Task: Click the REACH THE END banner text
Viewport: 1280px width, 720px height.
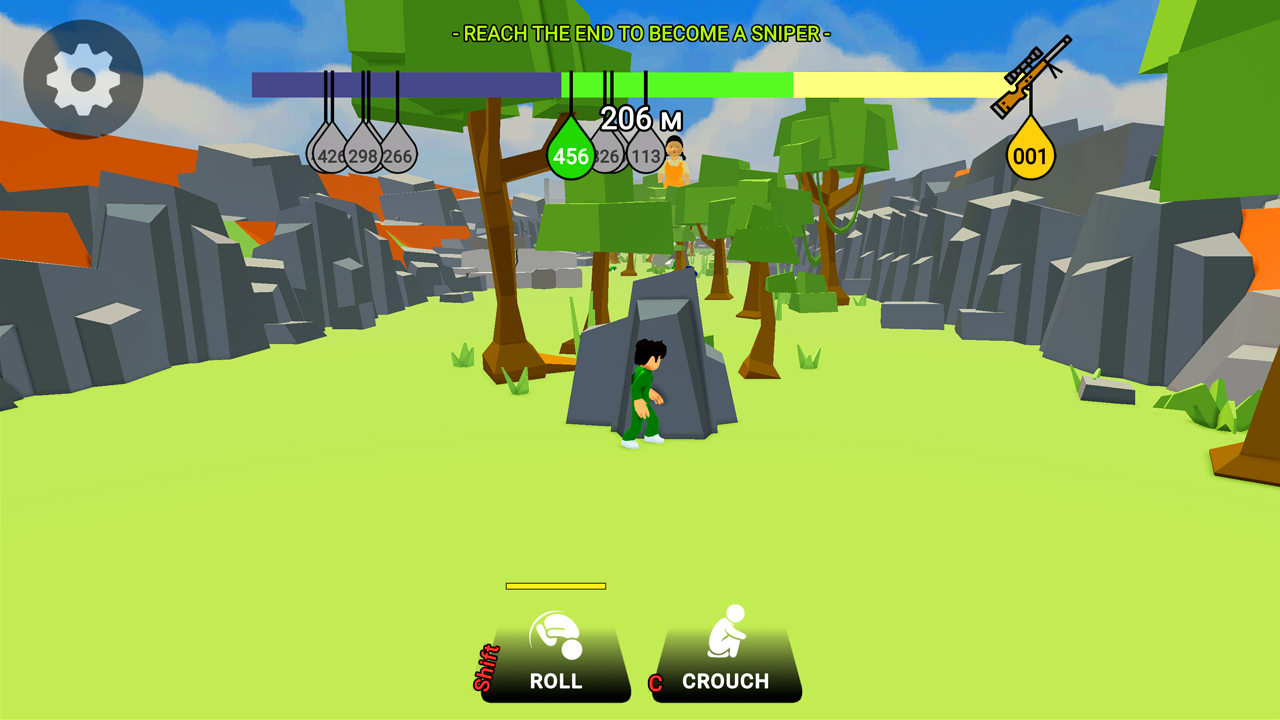Action: coord(640,32)
